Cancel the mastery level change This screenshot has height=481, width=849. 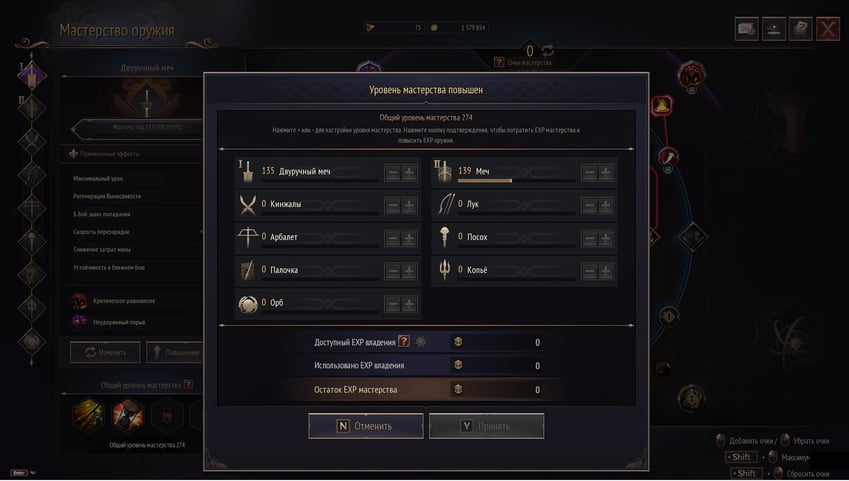[x=365, y=426]
